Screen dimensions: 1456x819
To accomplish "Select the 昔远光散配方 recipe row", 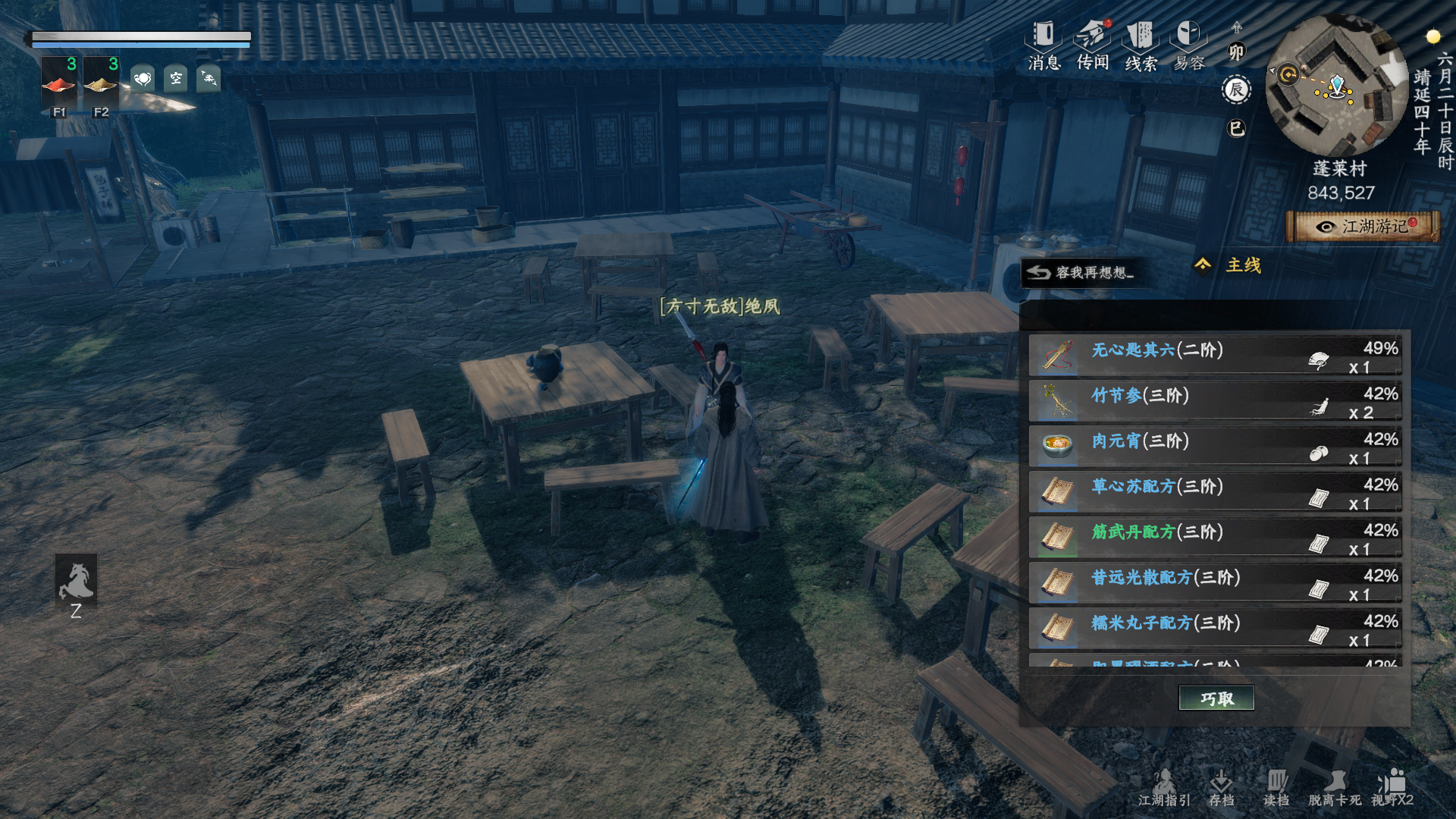I will (x=1214, y=585).
